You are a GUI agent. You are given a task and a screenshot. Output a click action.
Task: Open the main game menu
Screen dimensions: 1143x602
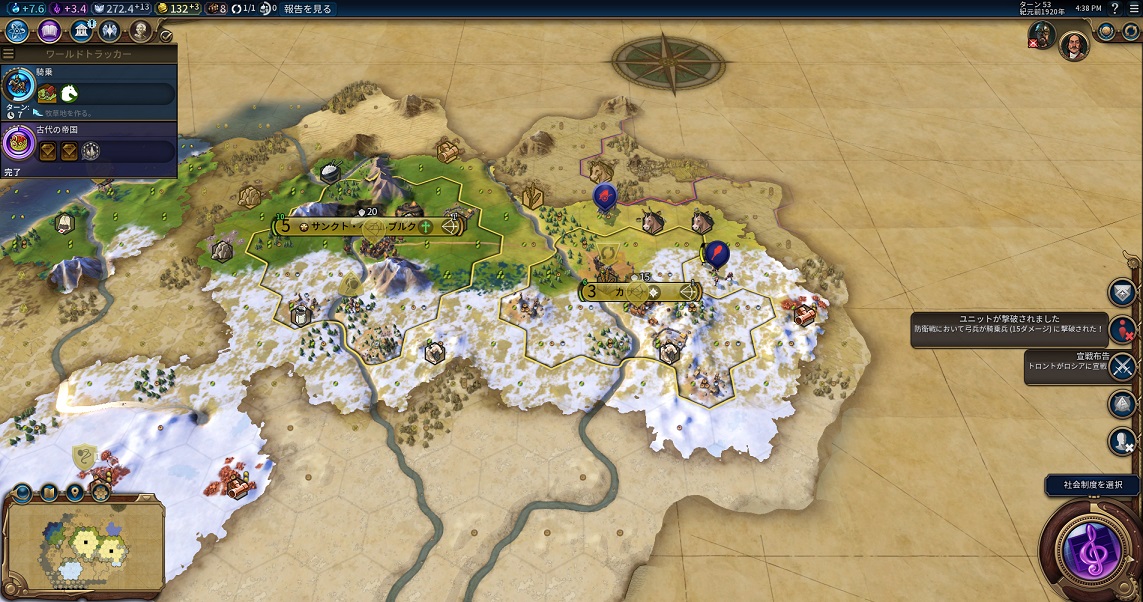pyautogui.click(x=1133, y=9)
